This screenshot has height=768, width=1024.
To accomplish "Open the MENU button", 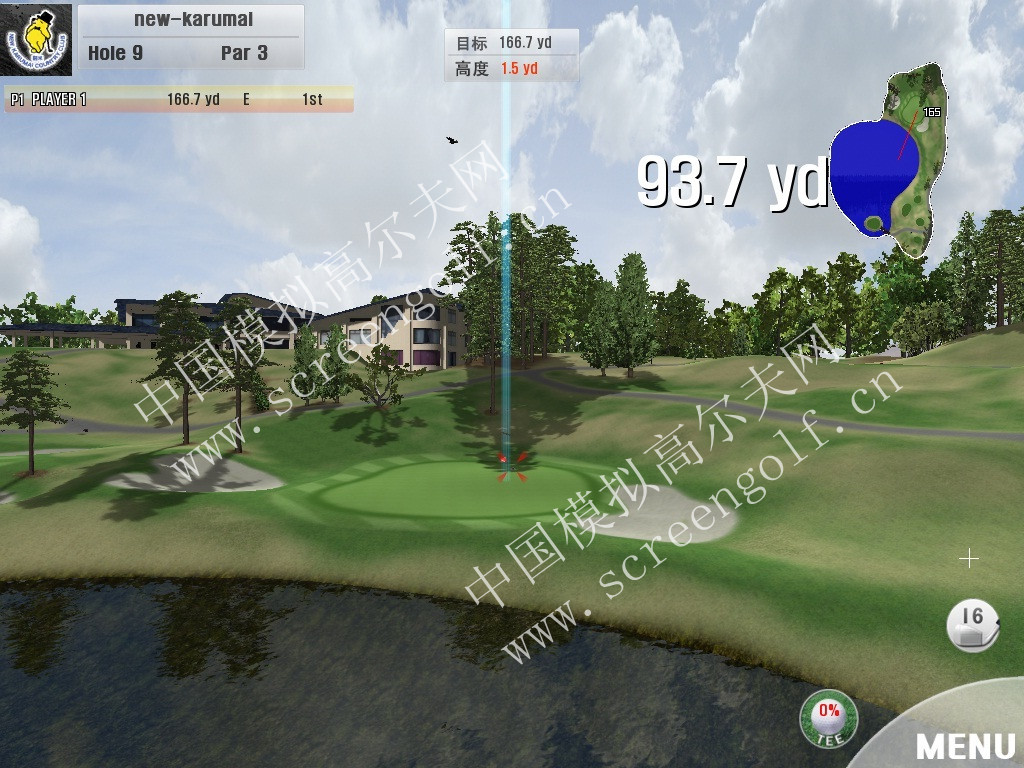I will (x=964, y=744).
